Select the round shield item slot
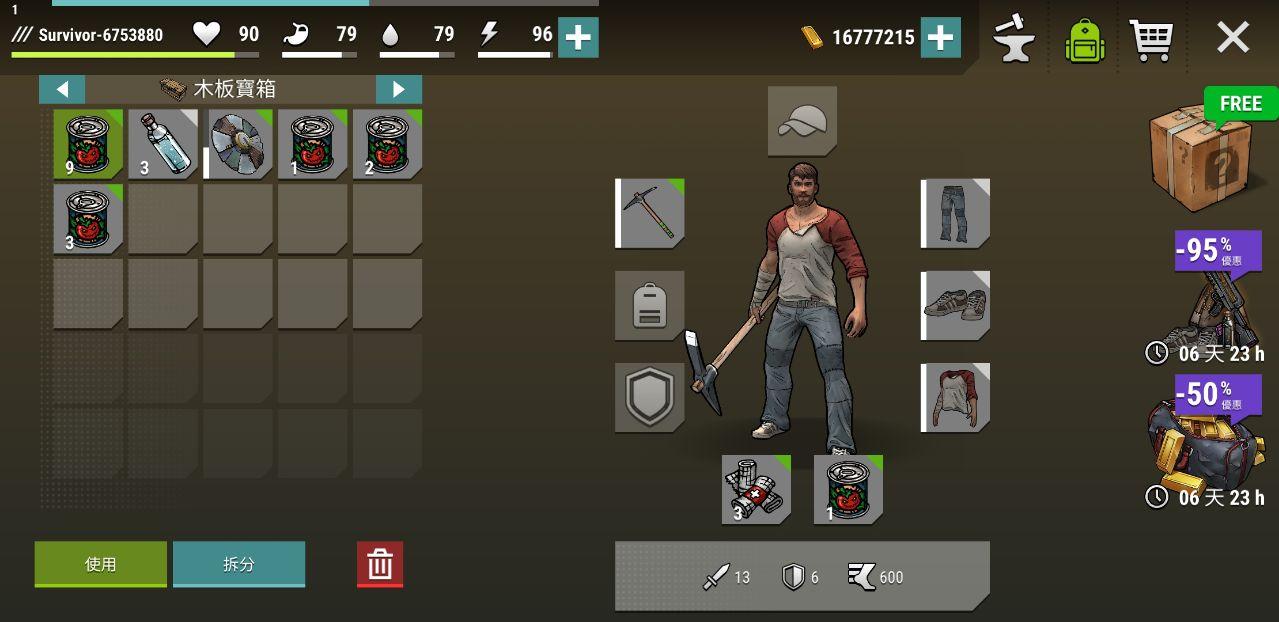1279x622 pixels. click(238, 144)
